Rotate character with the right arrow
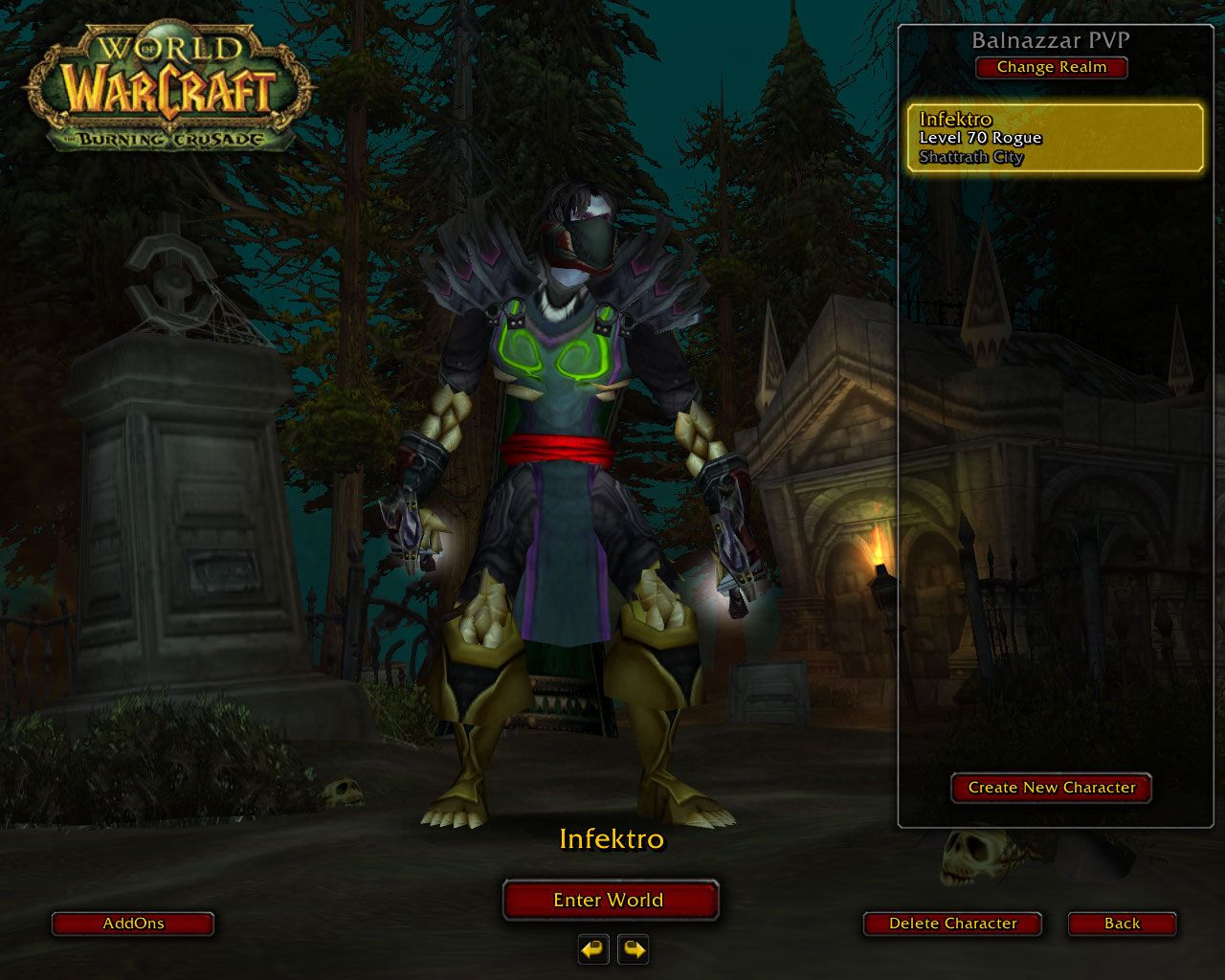Viewport: 1225px width, 980px height. [634, 949]
